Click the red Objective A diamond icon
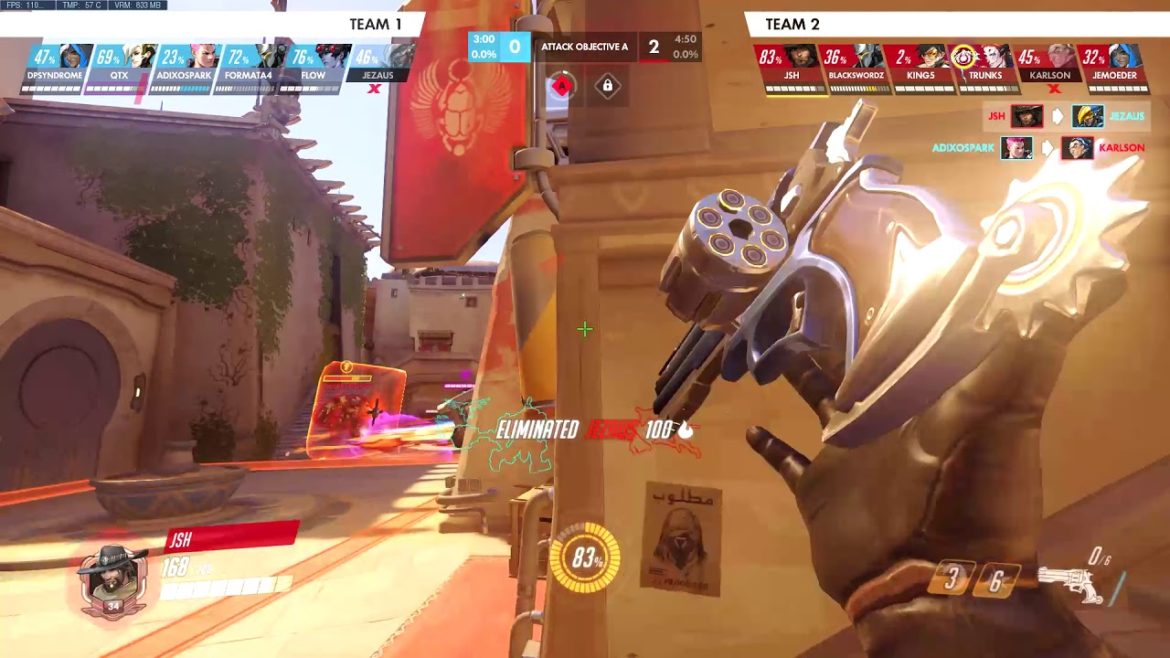The image size is (1170, 658). (x=562, y=86)
